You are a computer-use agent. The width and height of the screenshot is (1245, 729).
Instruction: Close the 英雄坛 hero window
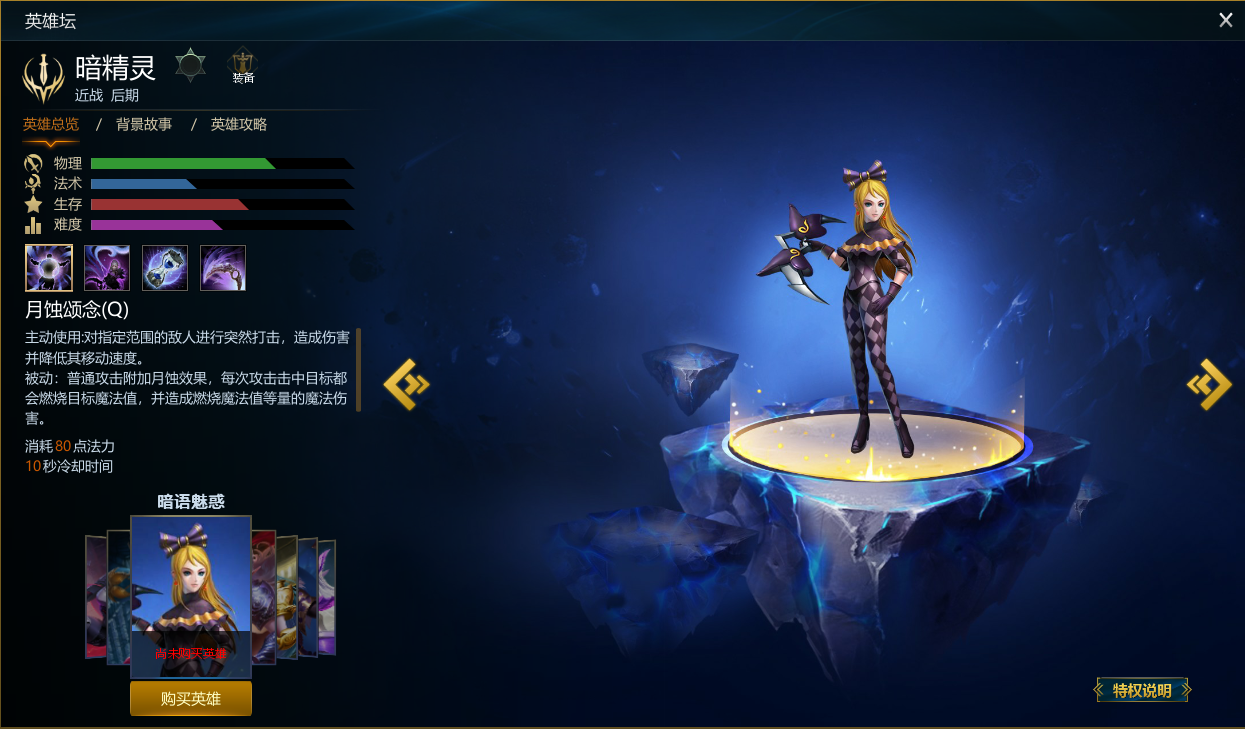1225,20
